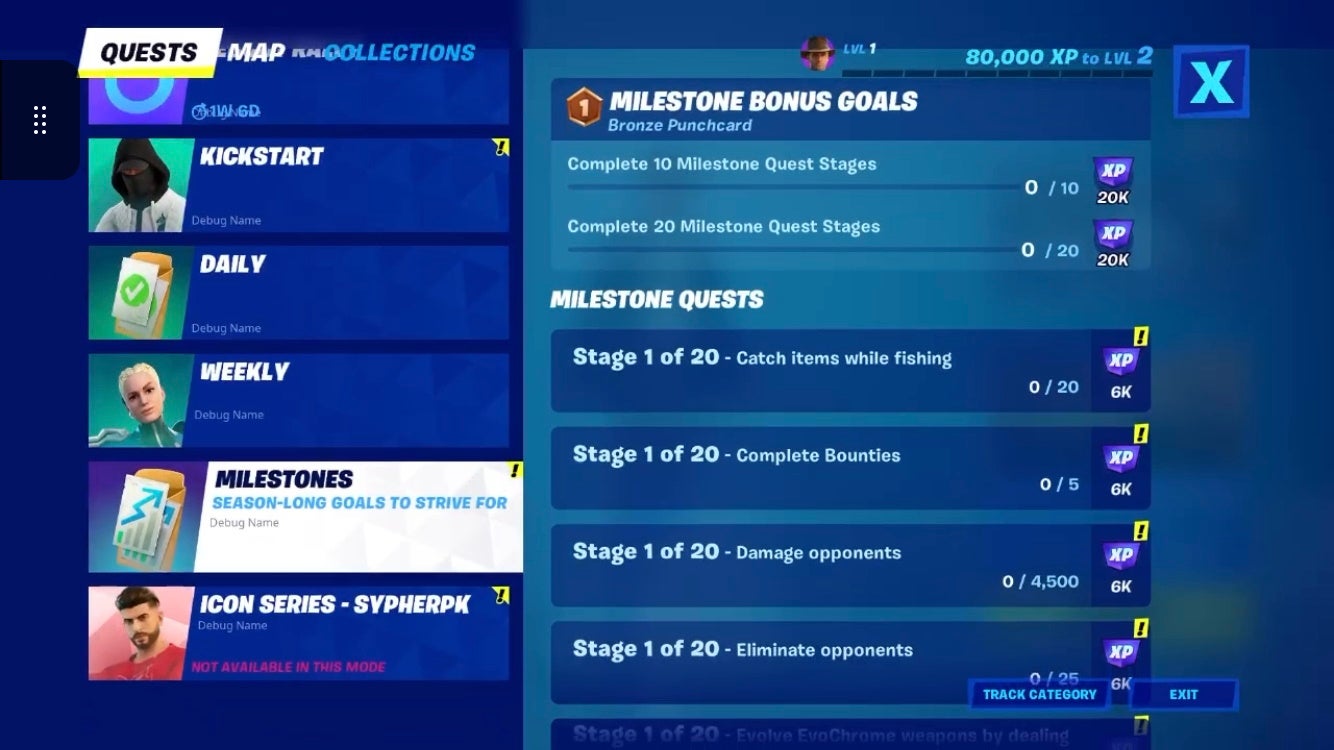Click the app grid icon on the left edge
Viewport: 1334px width, 750px height.
(40, 119)
